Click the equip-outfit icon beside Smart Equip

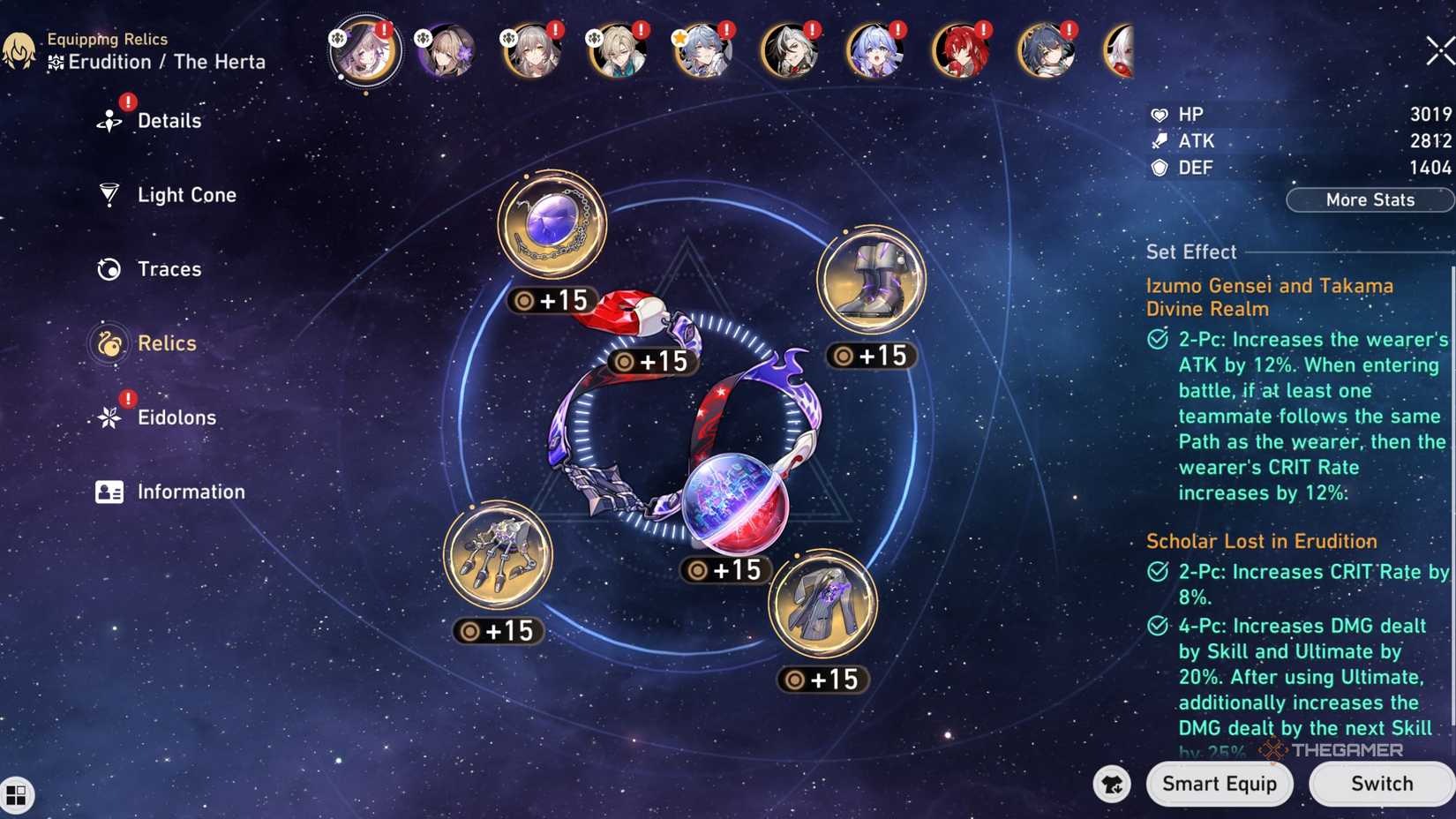[1113, 785]
